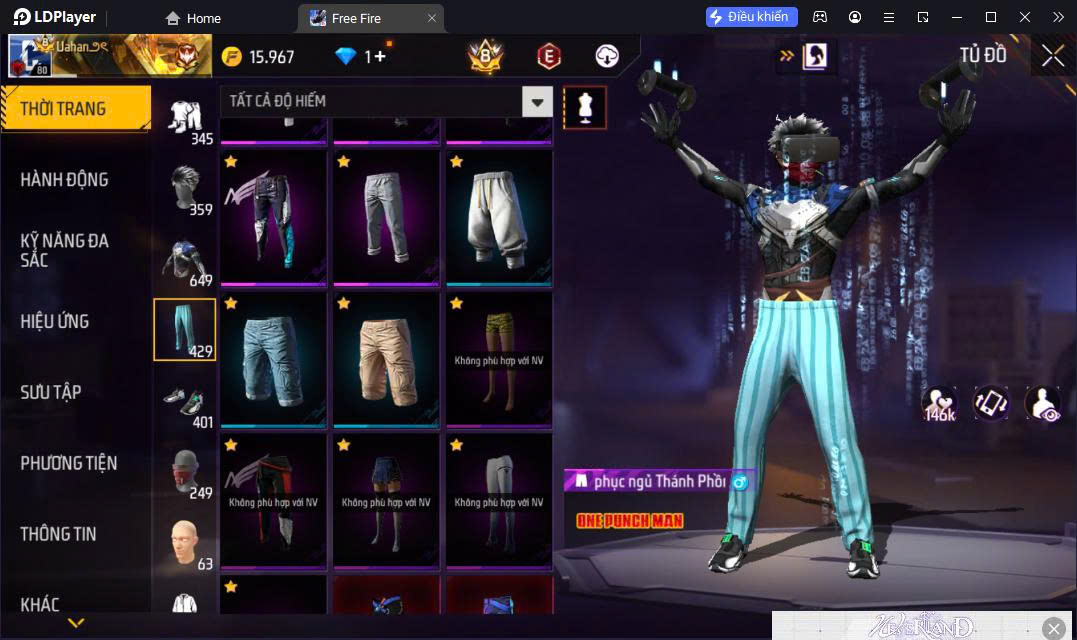Close the TỦ ĐỒ wardrobe screen

(1053, 56)
